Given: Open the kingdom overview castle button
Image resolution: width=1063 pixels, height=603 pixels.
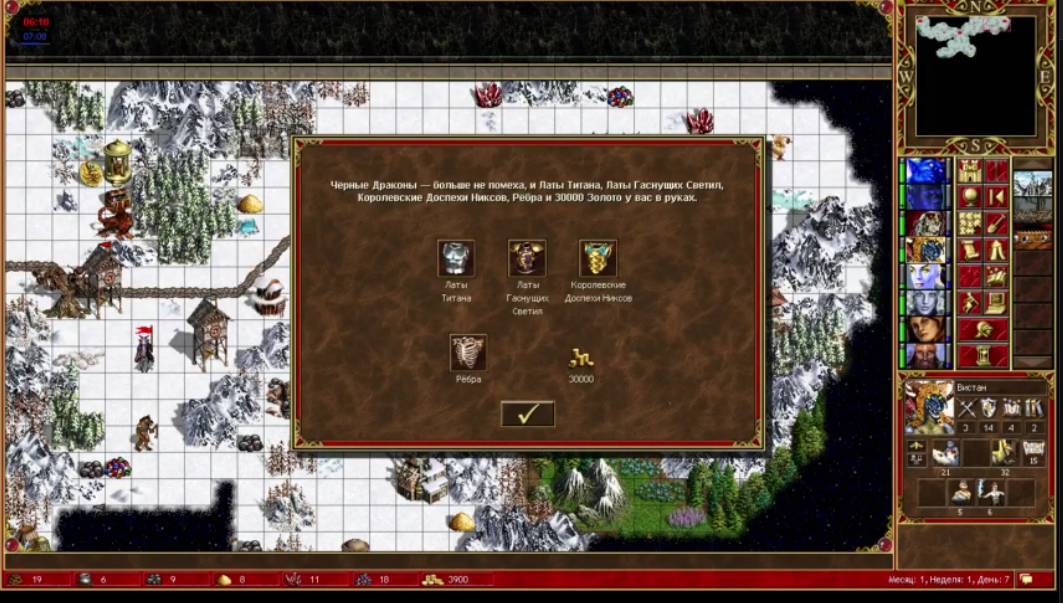Looking at the screenshot, I should point(969,171).
